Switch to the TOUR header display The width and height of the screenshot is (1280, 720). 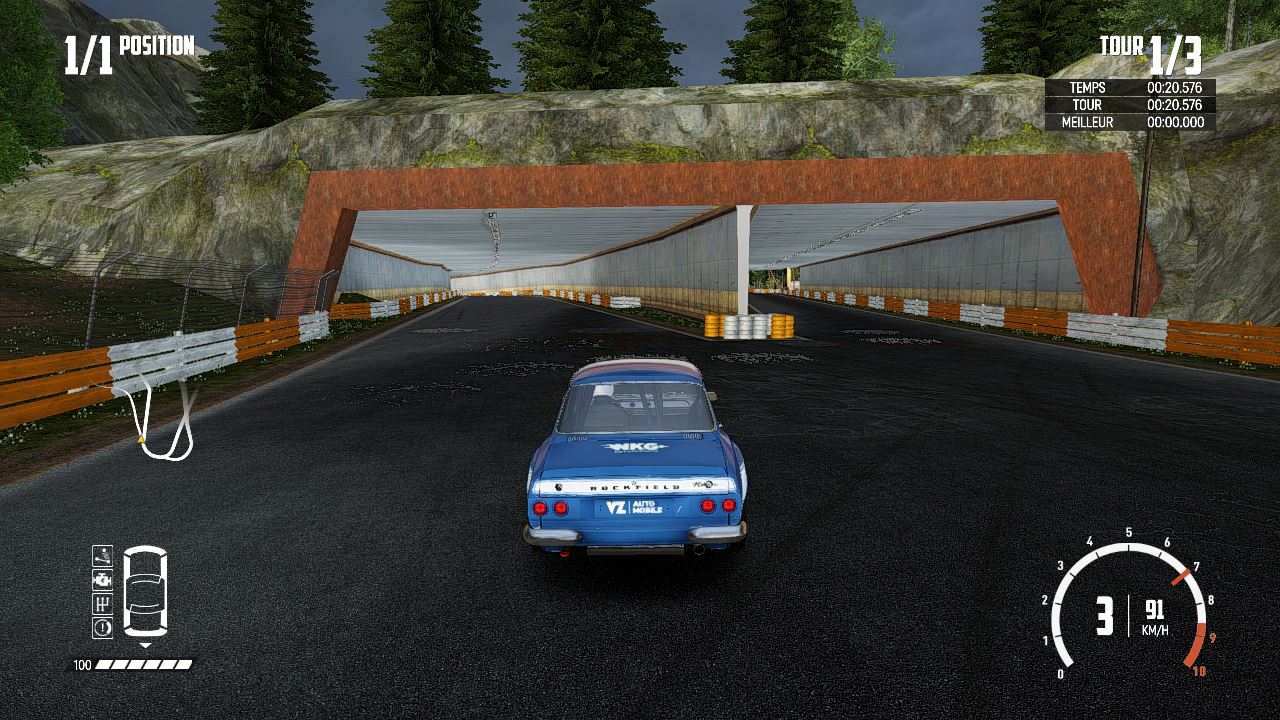pyautogui.click(x=1122, y=46)
